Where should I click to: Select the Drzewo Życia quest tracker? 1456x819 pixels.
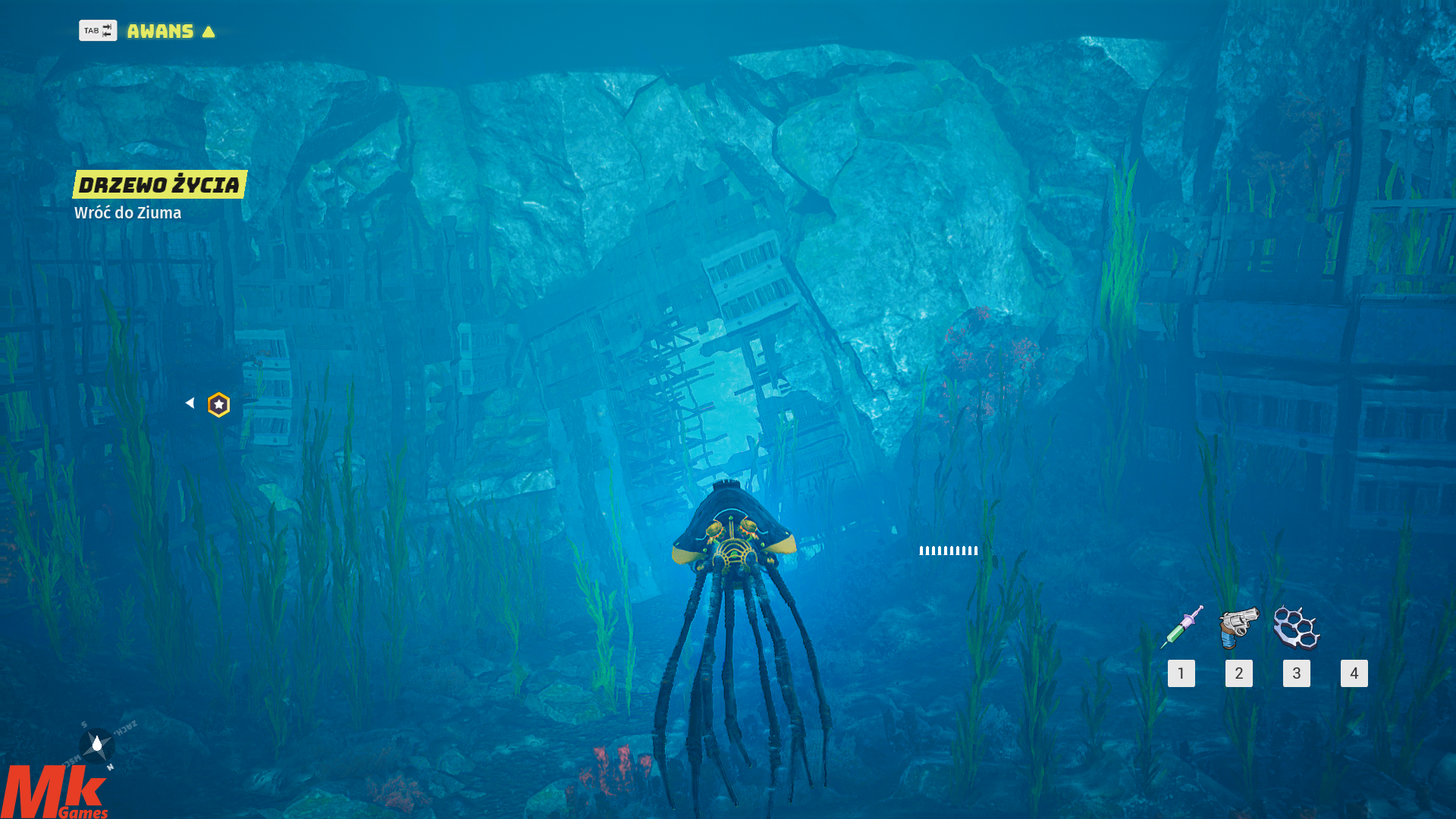click(x=160, y=184)
